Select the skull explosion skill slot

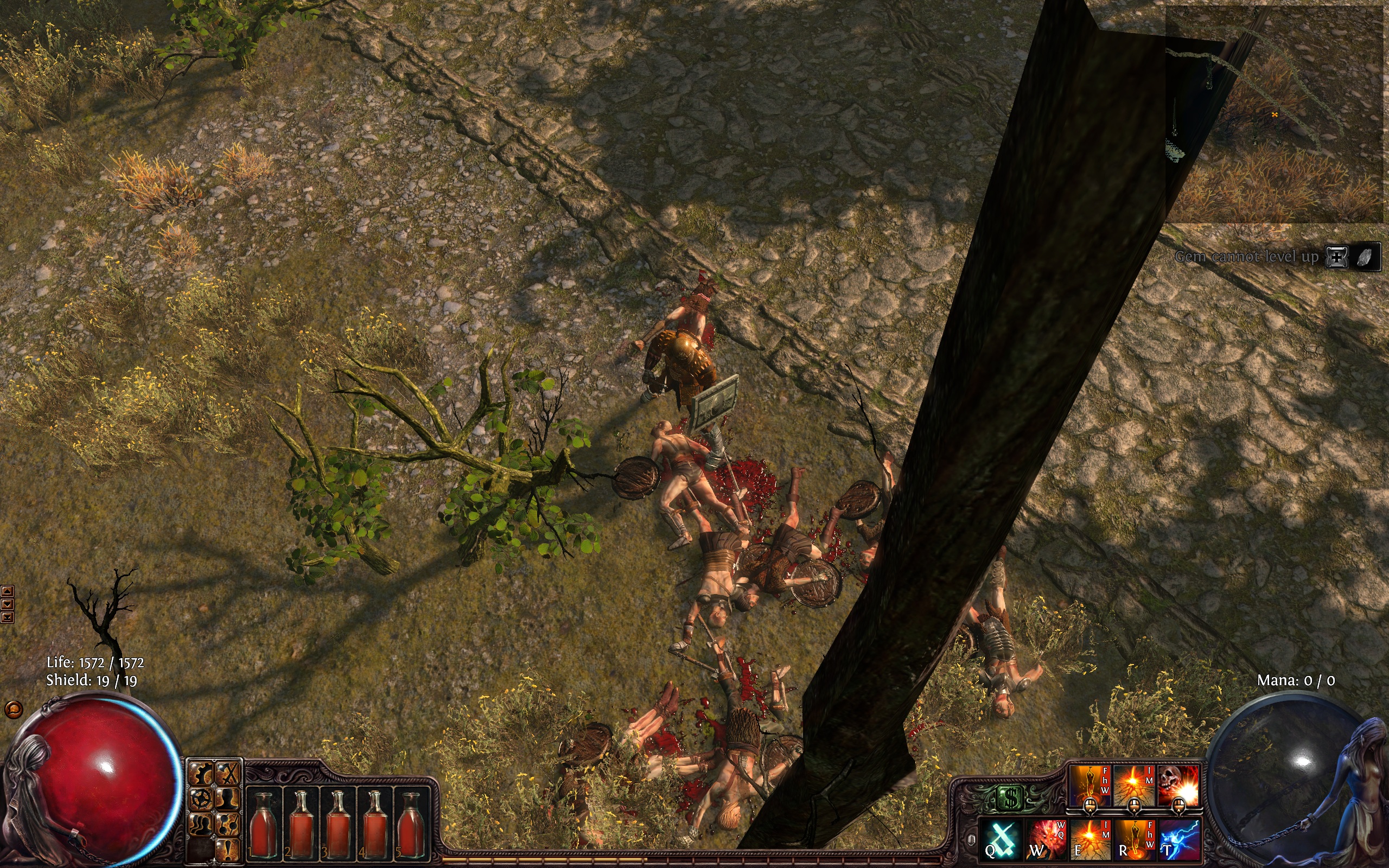(1178, 786)
